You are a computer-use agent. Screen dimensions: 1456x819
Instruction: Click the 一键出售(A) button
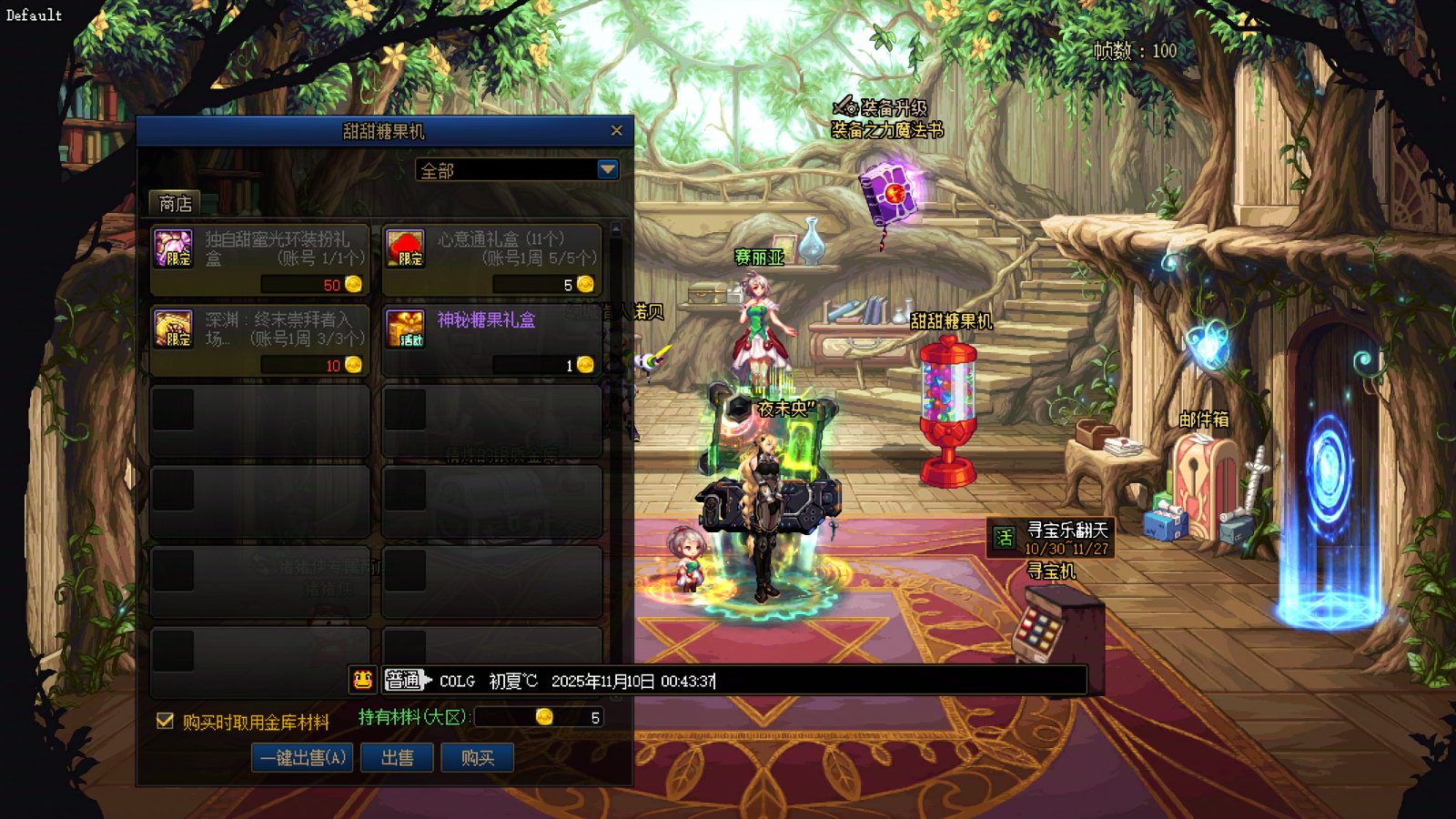click(302, 757)
